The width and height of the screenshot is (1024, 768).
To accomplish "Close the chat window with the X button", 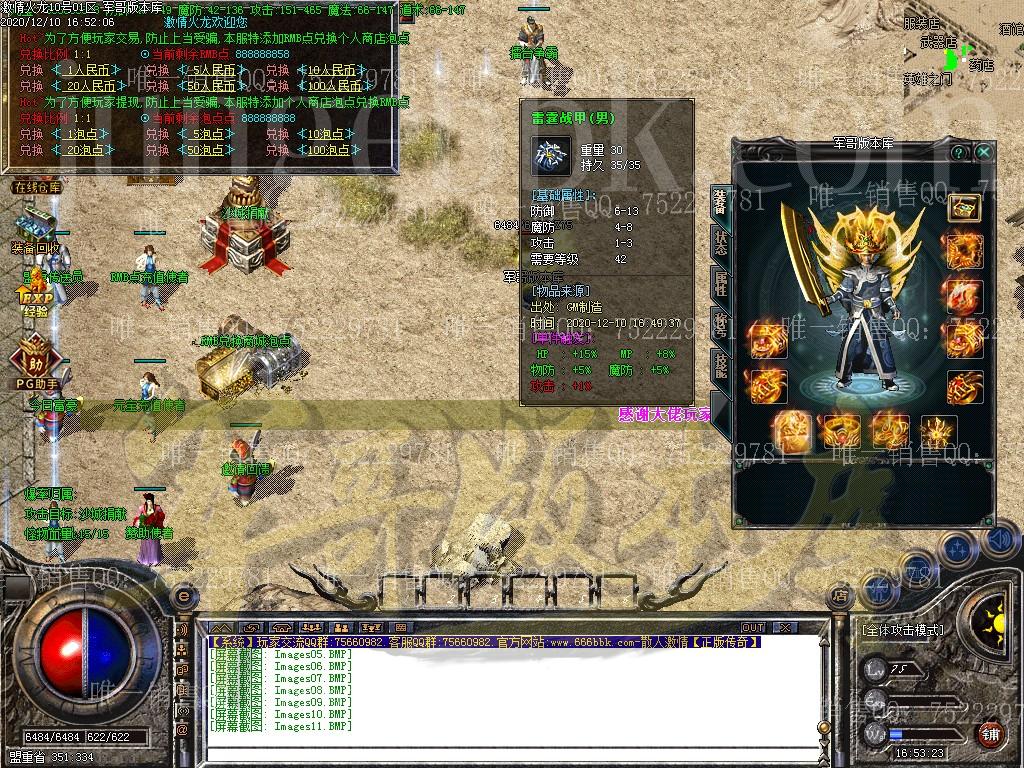I will 785,627.
